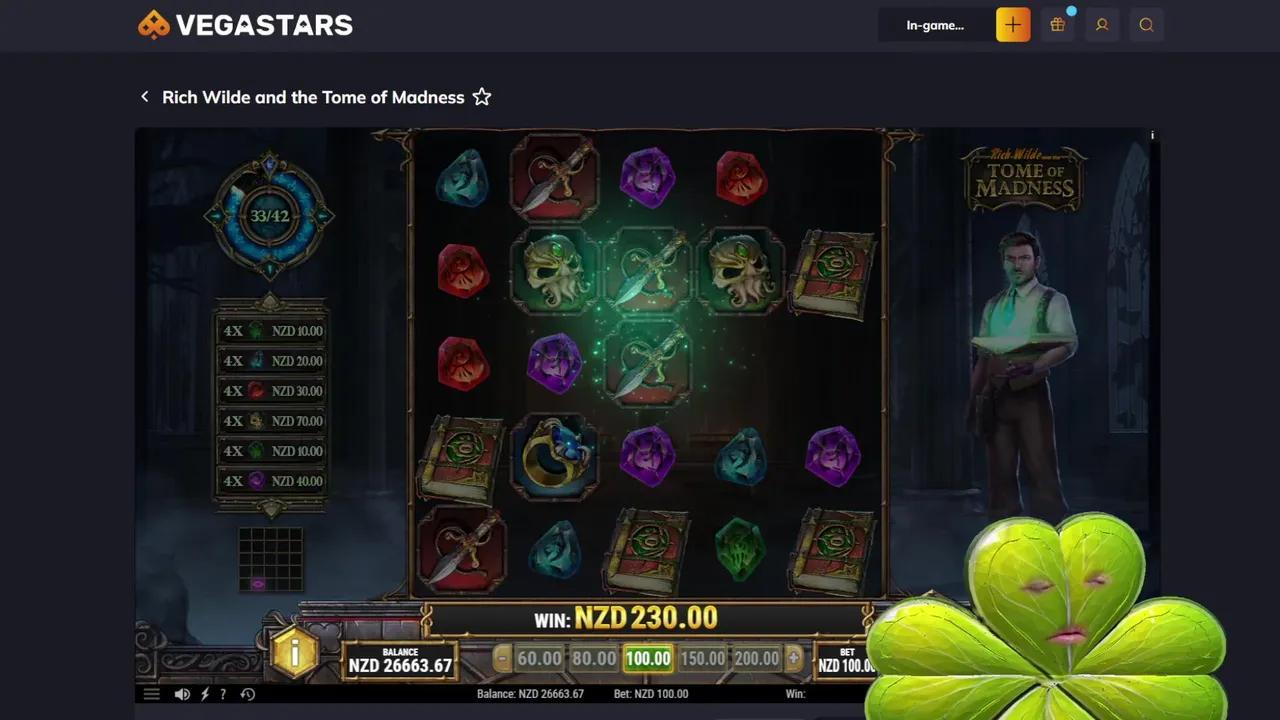Screen dimensions: 1280x720
Task: Open the Rich Wilde and the Tome of Madness title link
Action: point(313,97)
